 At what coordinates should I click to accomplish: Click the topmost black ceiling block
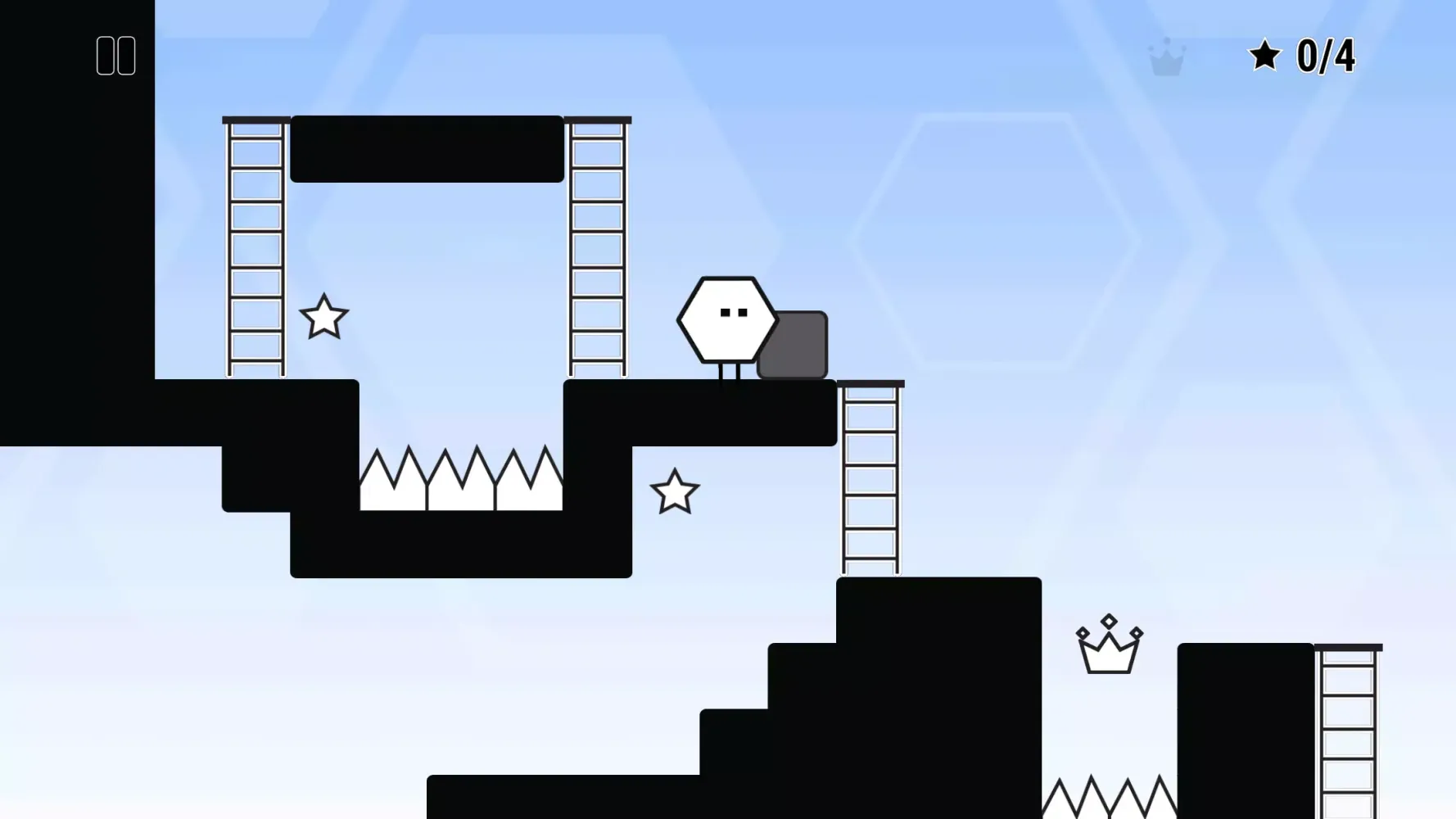pos(426,147)
